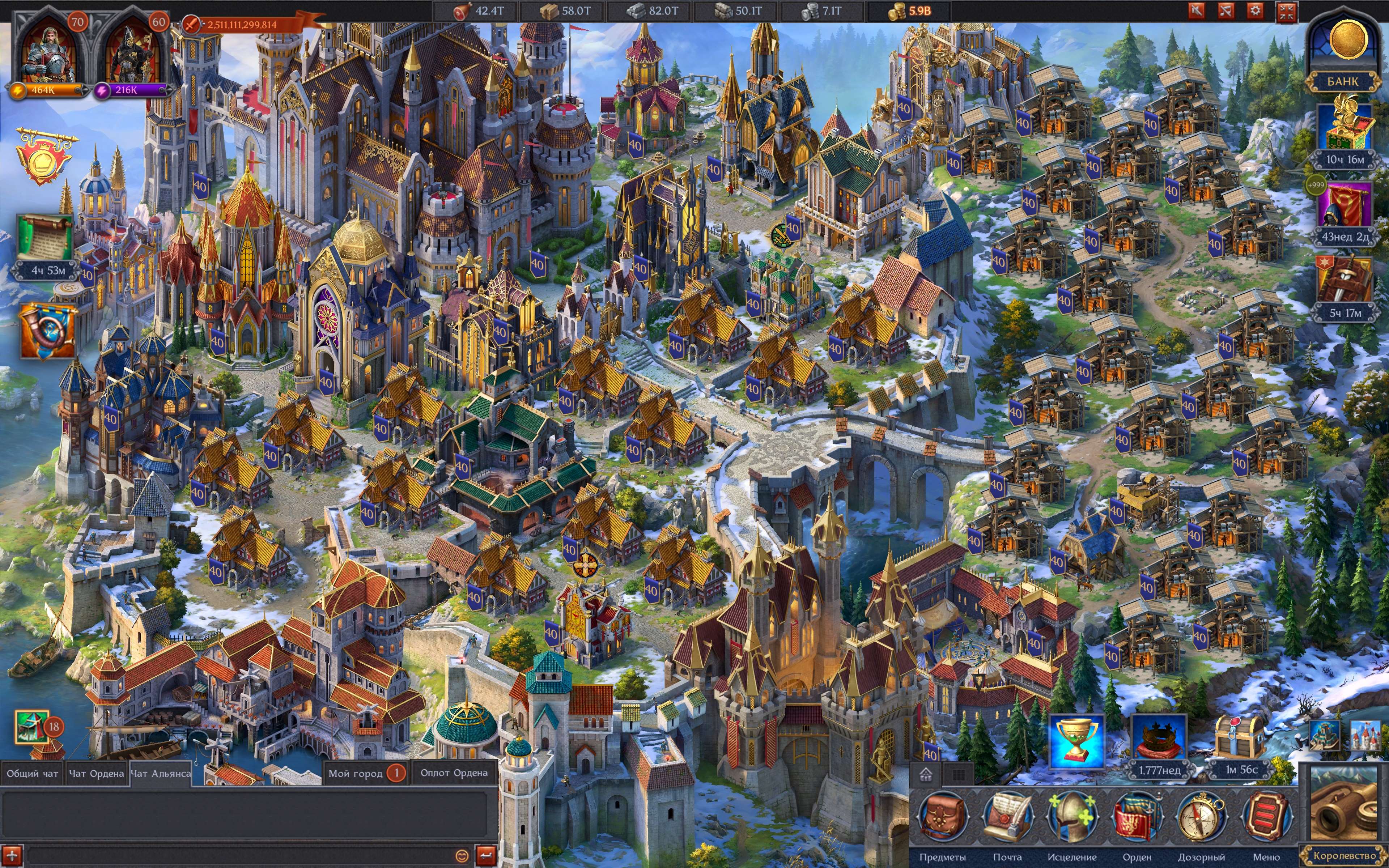Screen dimensions: 1389x868
Task: Switch to Чат Ордена tab
Action: point(97,773)
